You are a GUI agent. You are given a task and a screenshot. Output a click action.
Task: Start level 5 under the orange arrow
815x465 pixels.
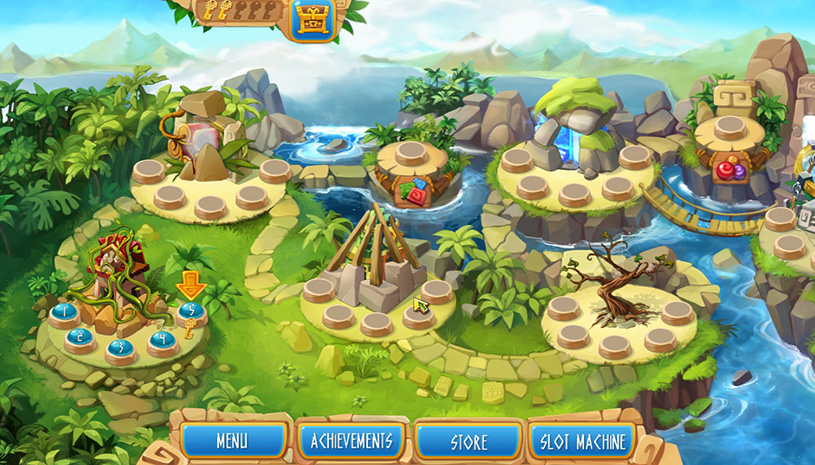point(191,312)
